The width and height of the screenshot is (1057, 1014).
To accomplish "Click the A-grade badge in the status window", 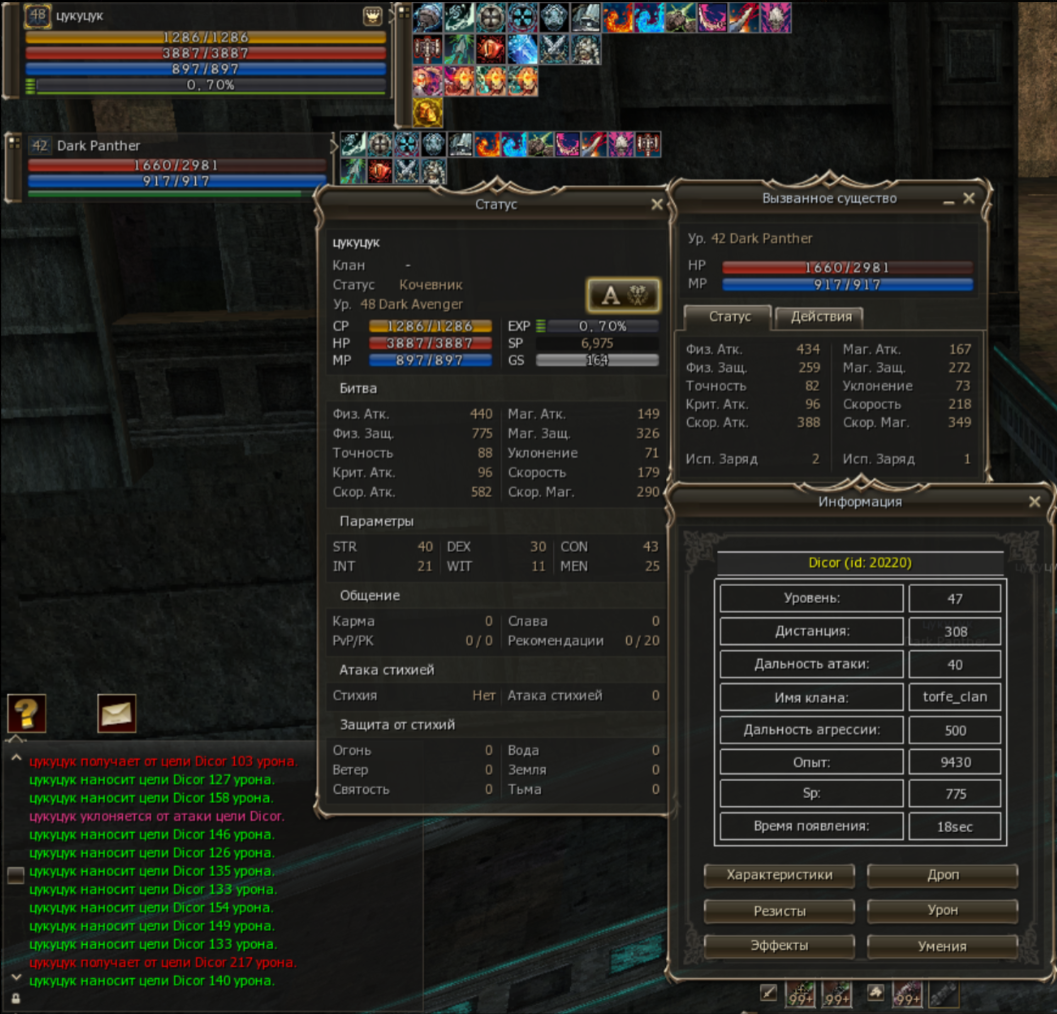I will point(622,295).
